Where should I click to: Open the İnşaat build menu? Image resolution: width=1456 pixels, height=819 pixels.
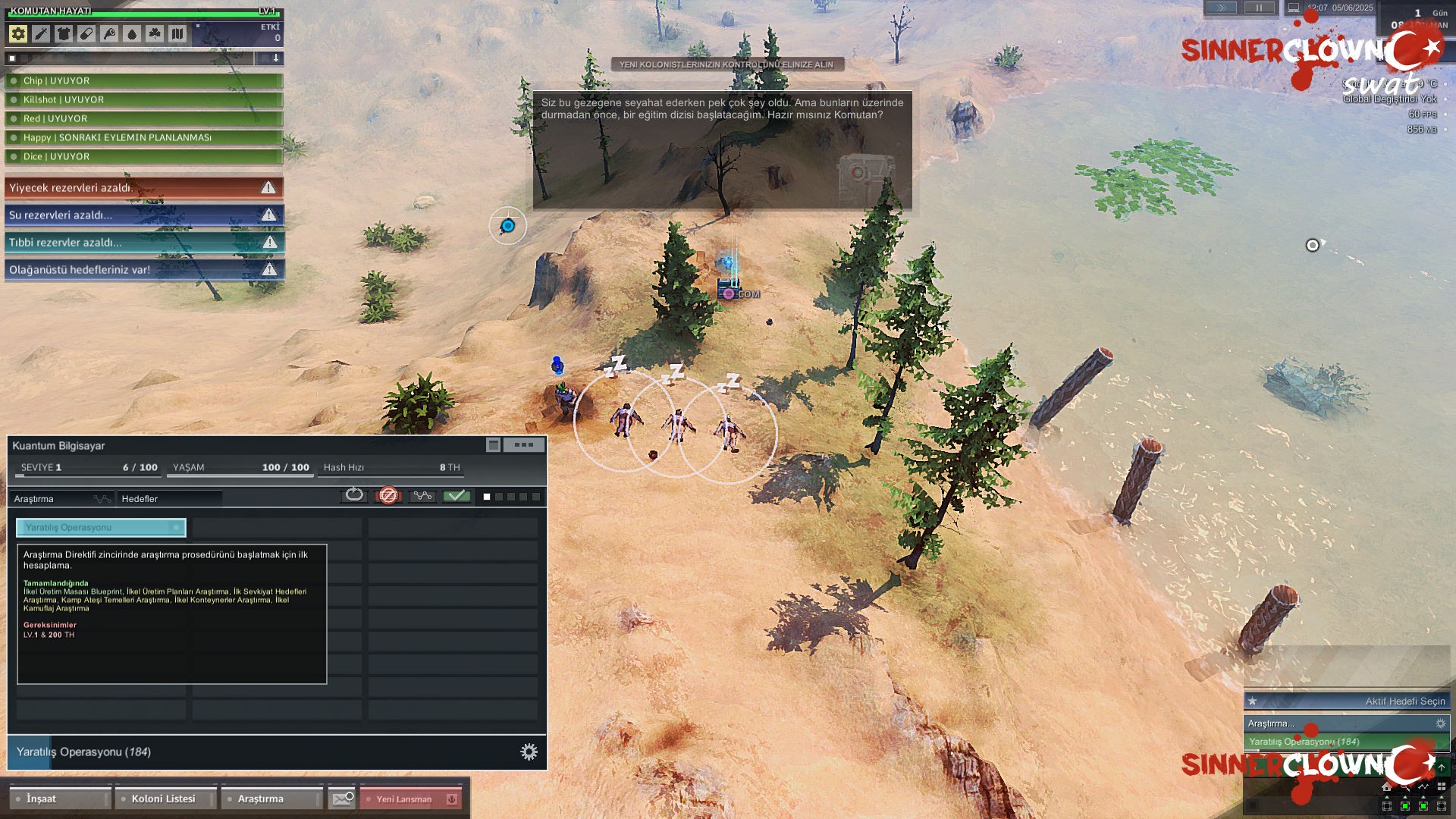[x=59, y=799]
